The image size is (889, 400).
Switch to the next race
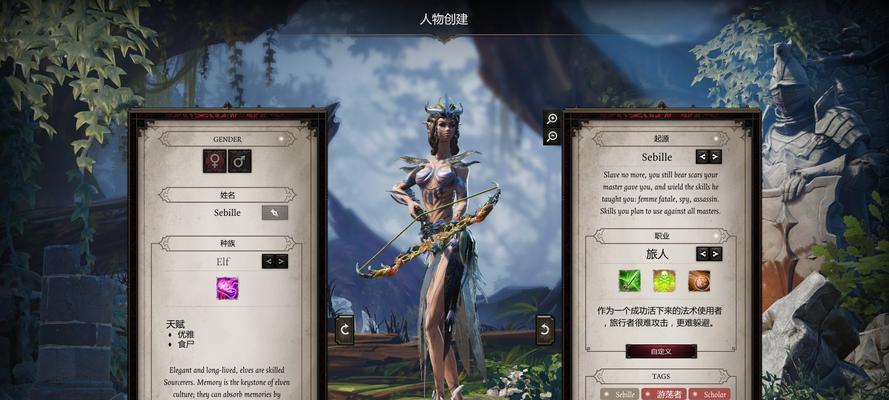click(x=281, y=261)
